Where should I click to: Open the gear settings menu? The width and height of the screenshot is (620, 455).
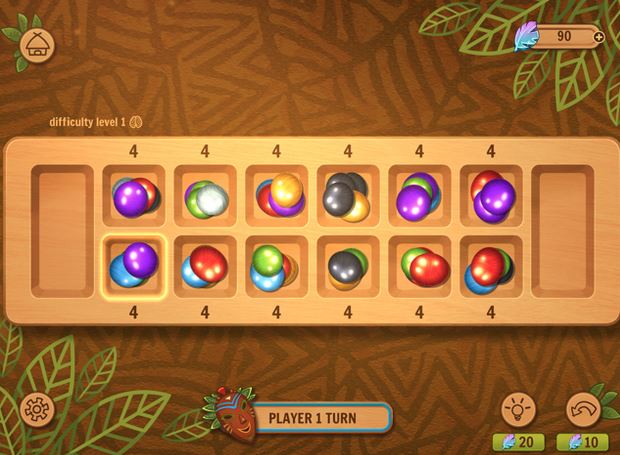pyautogui.click(x=38, y=408)
